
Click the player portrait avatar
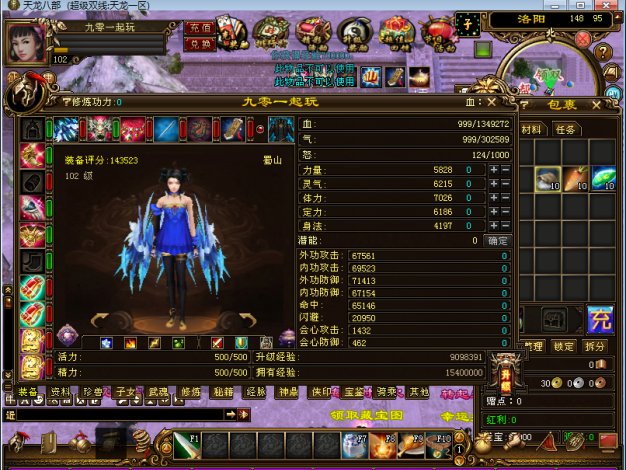(26, 42)
